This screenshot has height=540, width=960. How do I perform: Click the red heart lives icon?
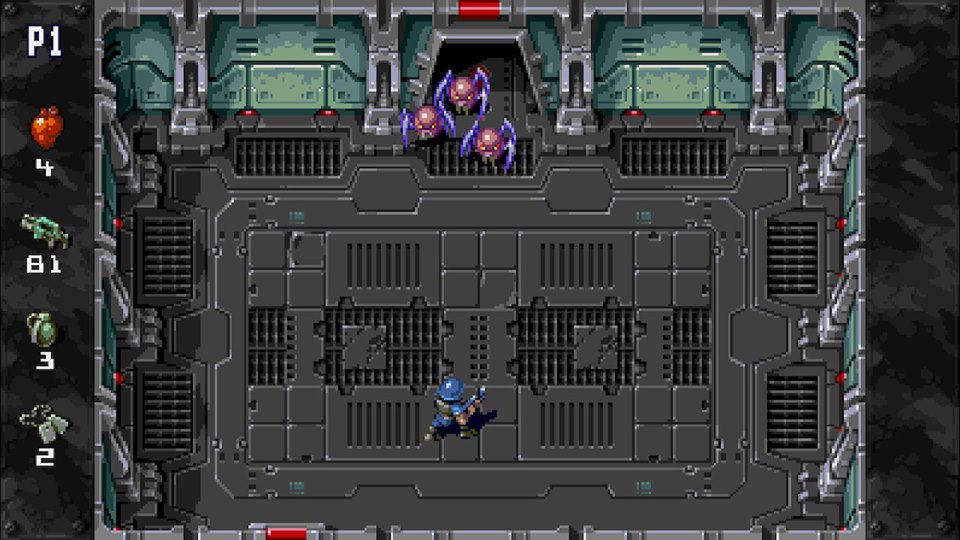45,129
